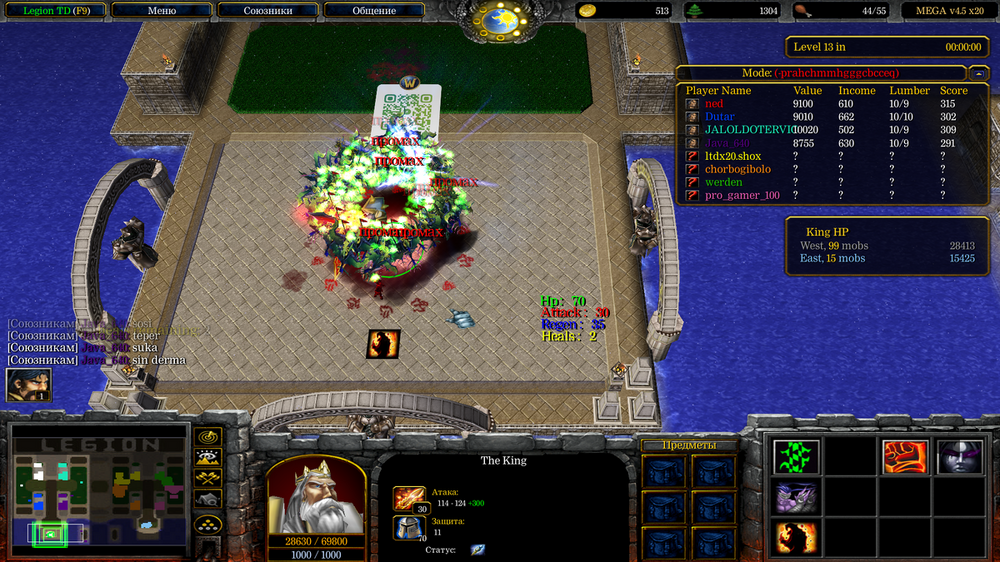Screen dimensions: 1000x562
Task: Click the formation toggle button below minimap buttons
Action: [208, 524]
